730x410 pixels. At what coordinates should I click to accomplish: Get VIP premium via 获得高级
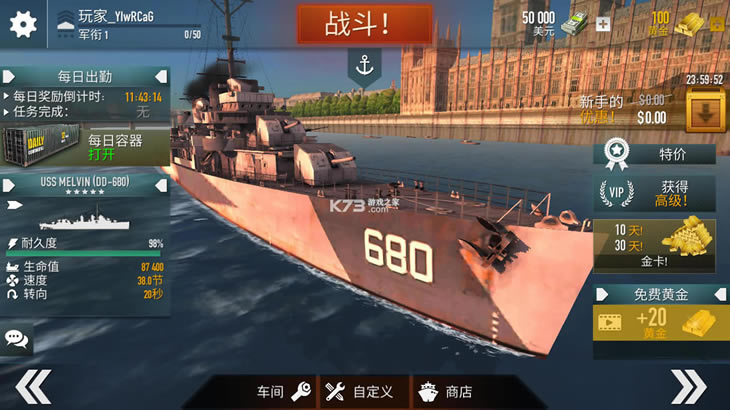(x=655, y=193)
